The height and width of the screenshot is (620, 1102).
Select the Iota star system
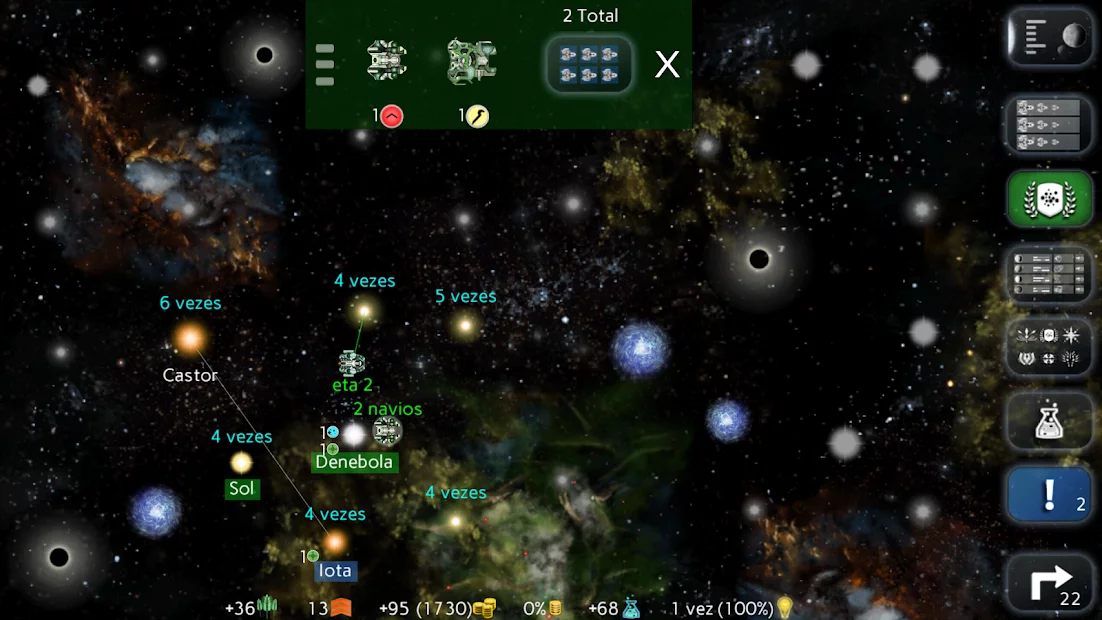click(335, 543)
